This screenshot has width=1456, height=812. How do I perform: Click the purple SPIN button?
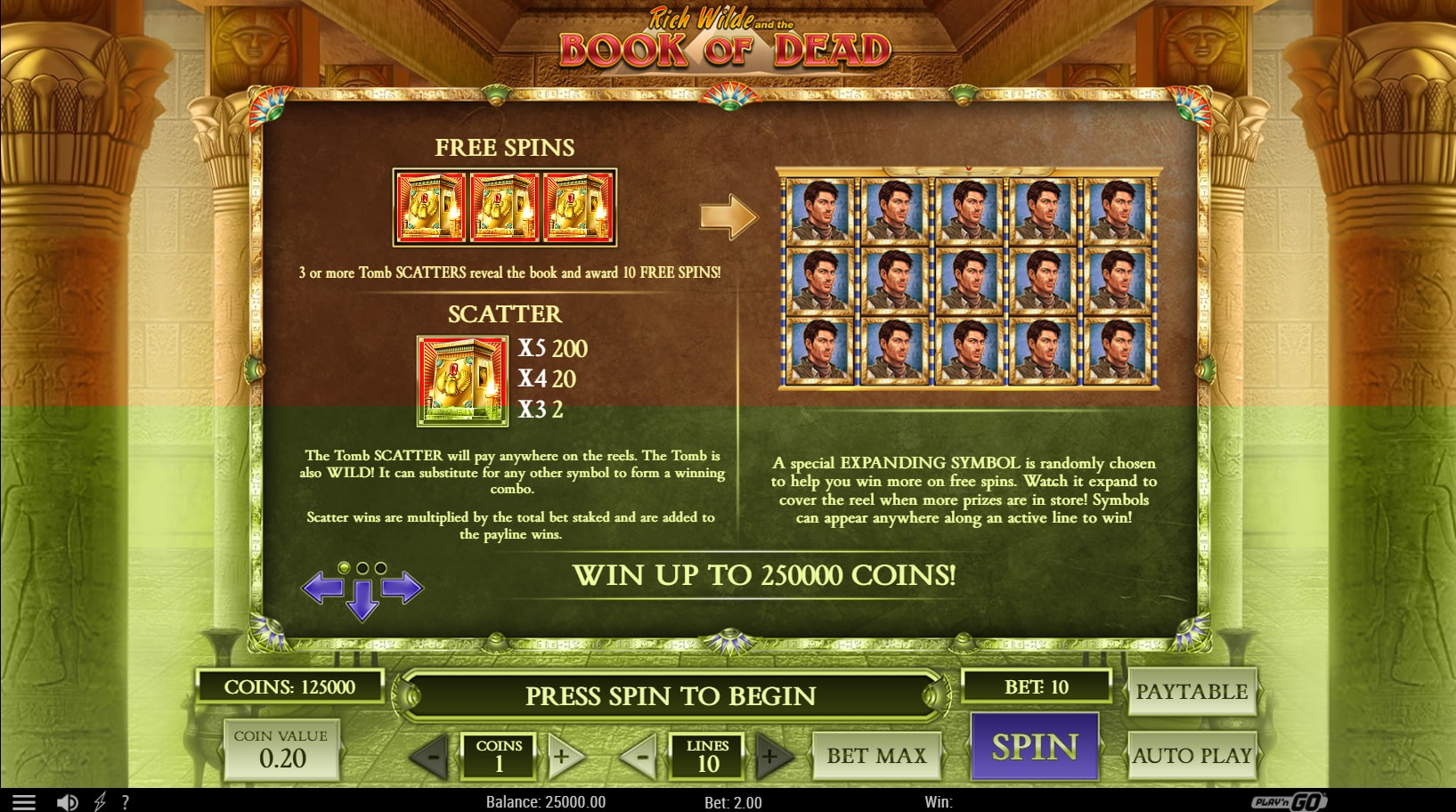pos(1034,747)
